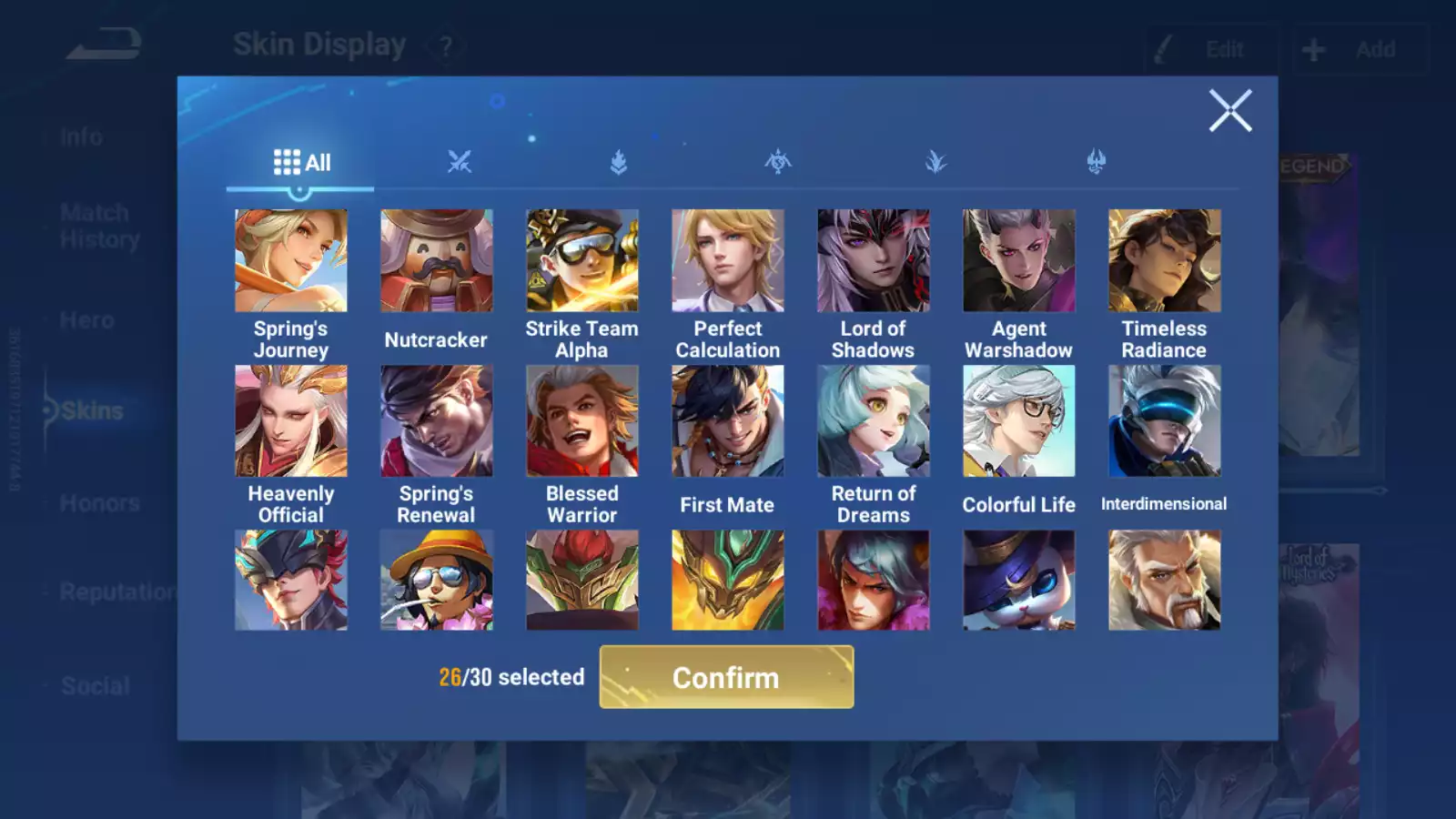Select the white-bearded old man skin portrait

1165,581
